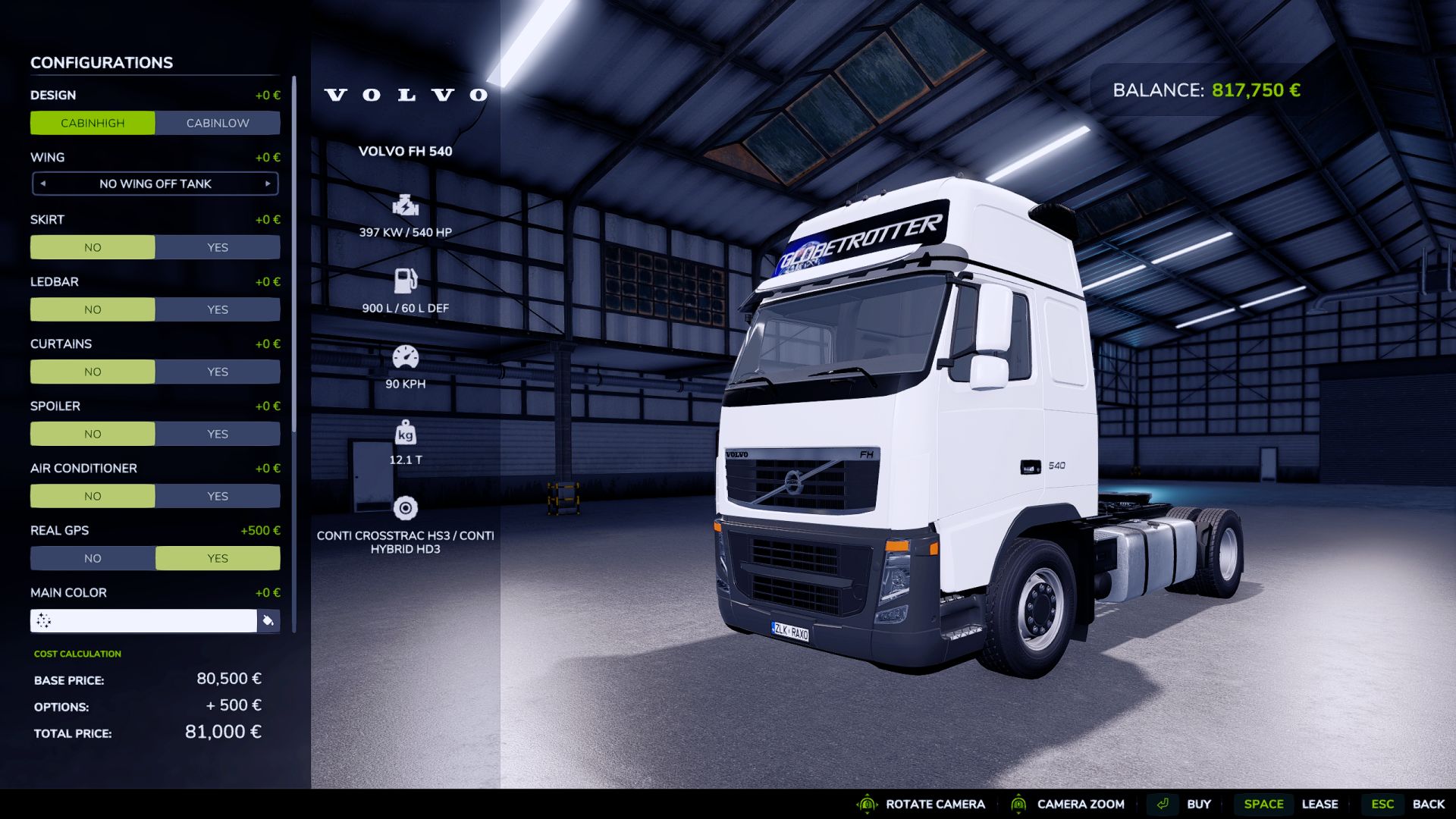Click the Rotate Camera icon in the bottom bar

pos(866,804)
